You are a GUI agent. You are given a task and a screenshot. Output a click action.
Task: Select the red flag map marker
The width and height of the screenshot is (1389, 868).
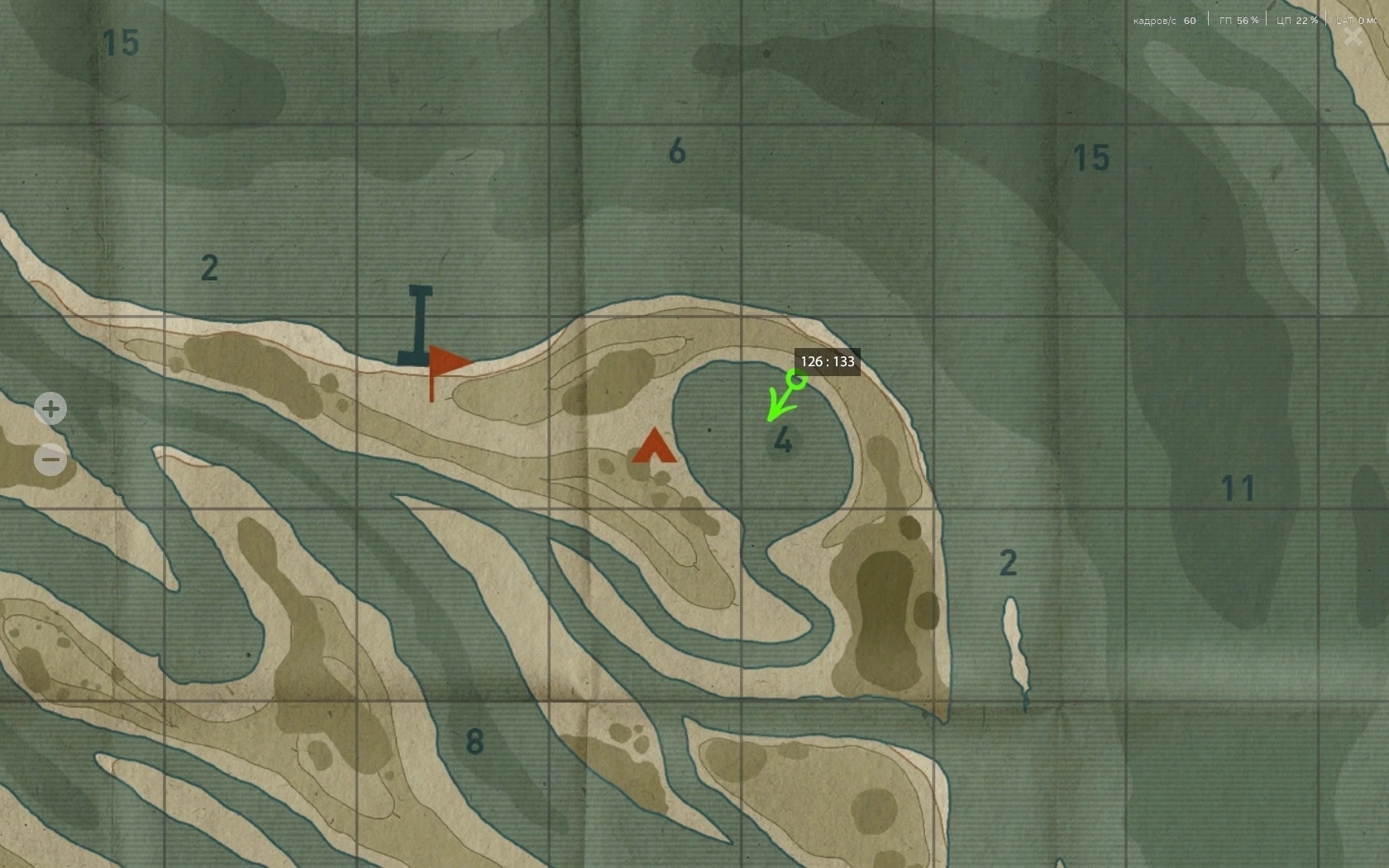coord(446,365)
